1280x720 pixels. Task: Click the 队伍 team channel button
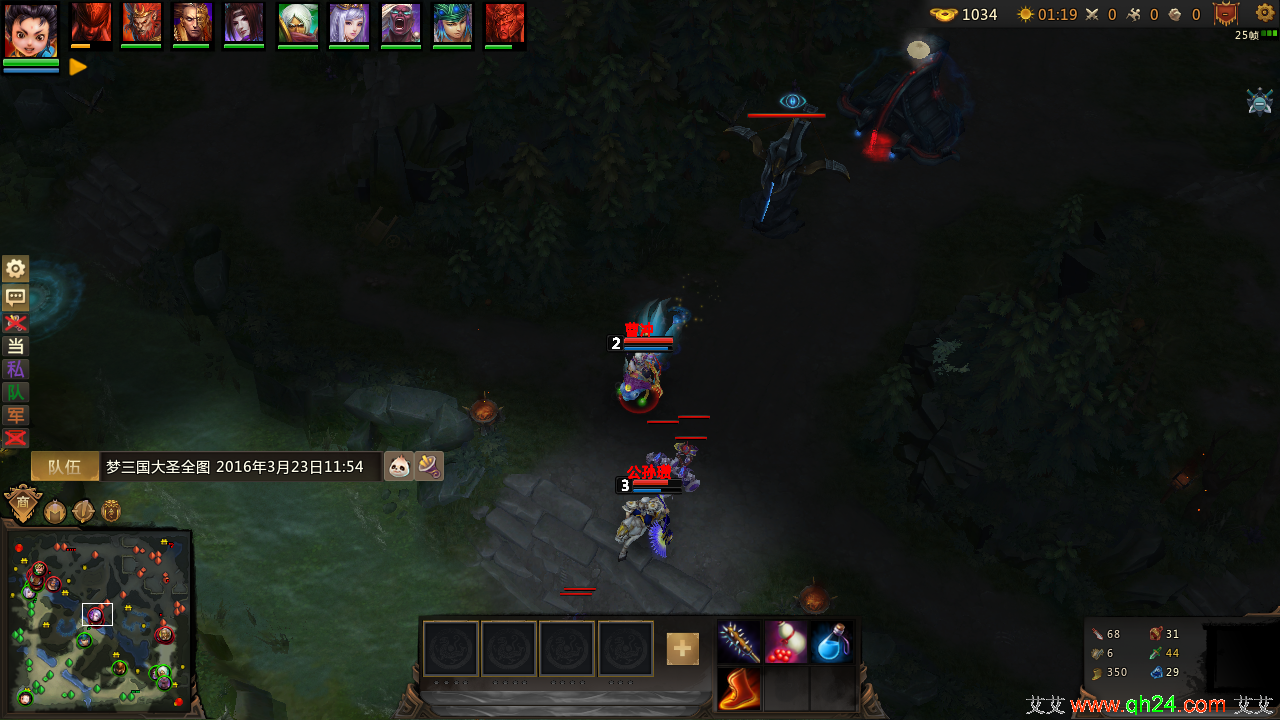coord(65,466)
